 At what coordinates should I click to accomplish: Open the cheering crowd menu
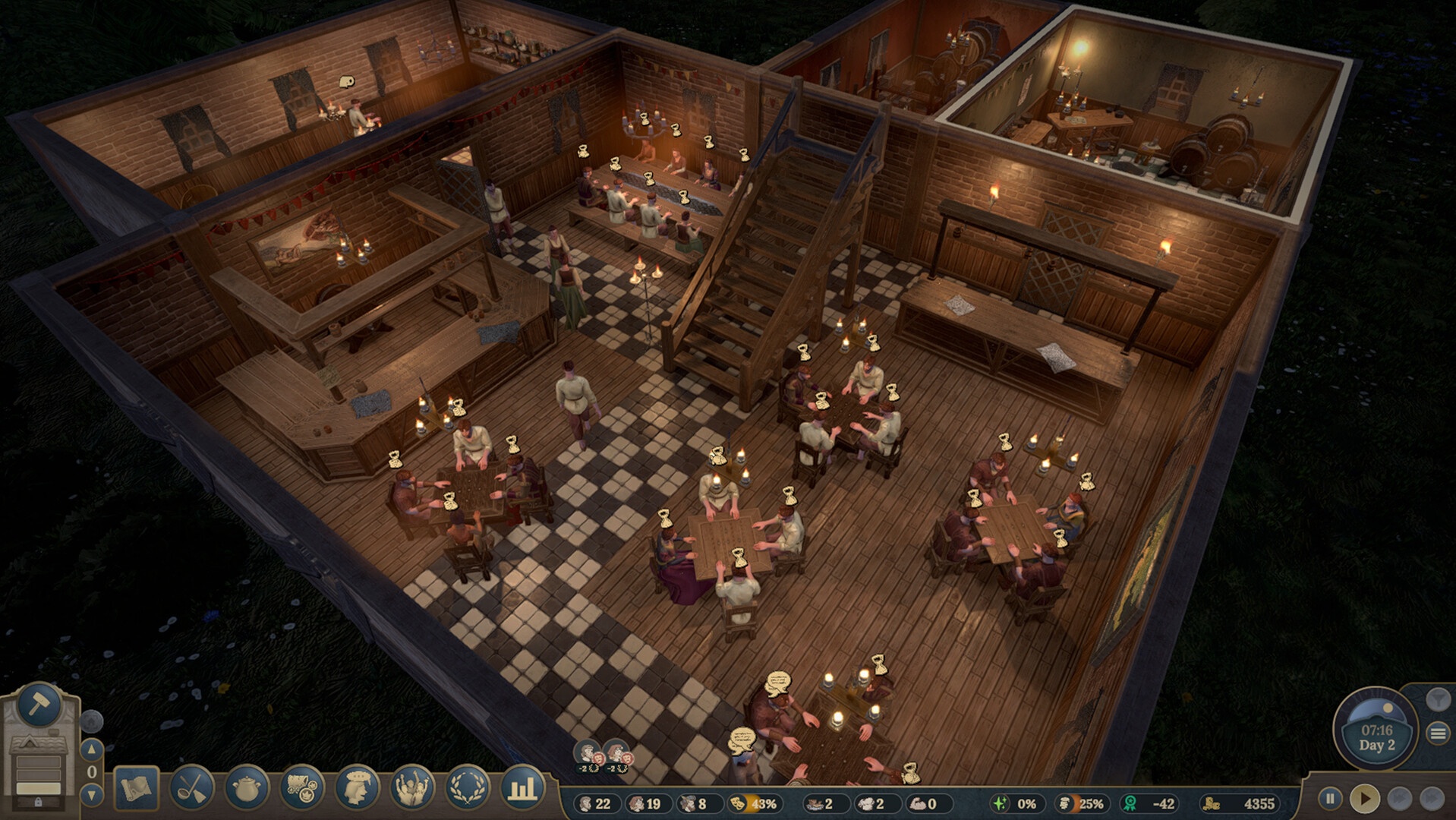point(412,788)
